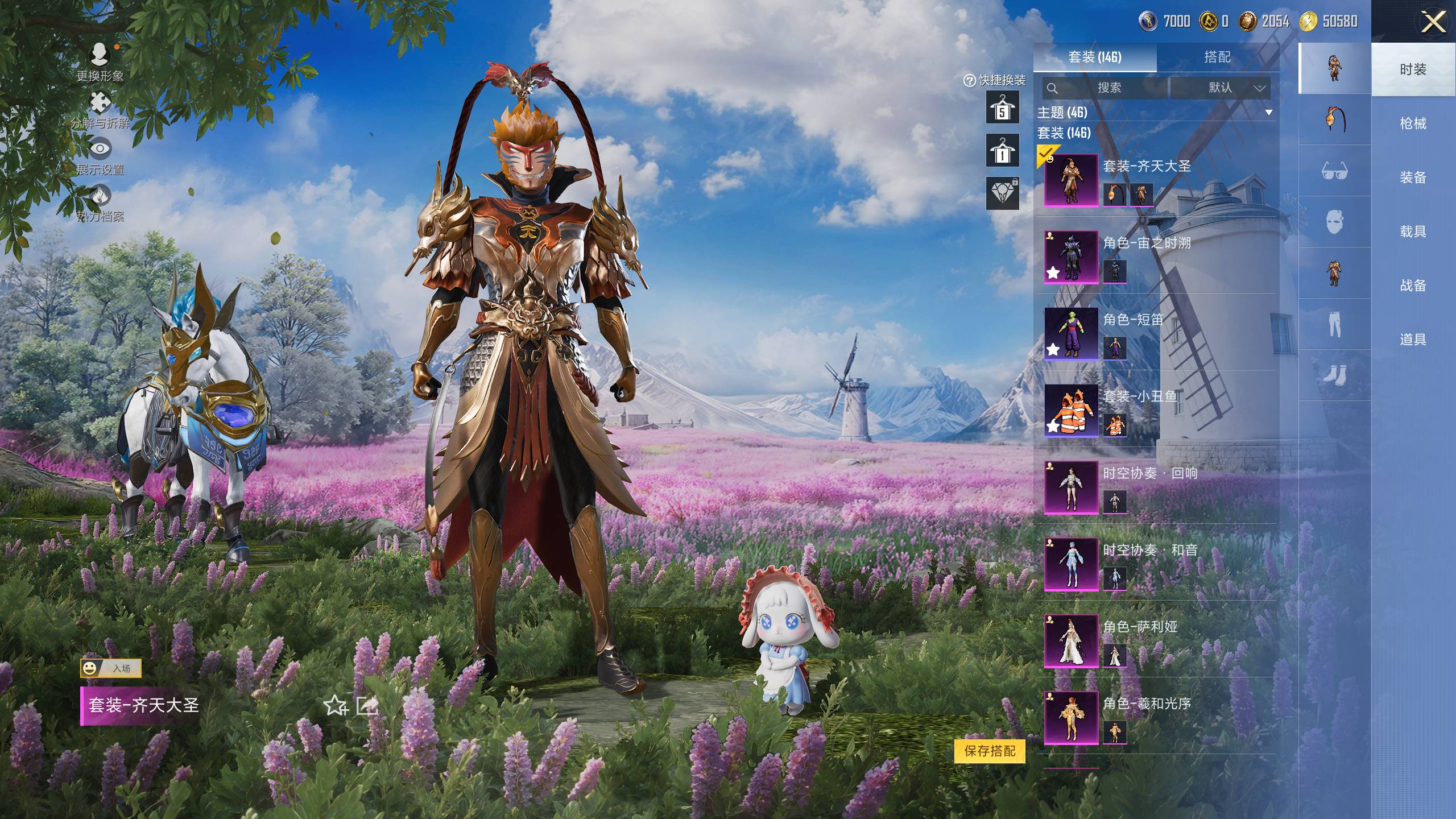Open the 道具 category
1456x819 pixels.
(x=1413, y=340)
